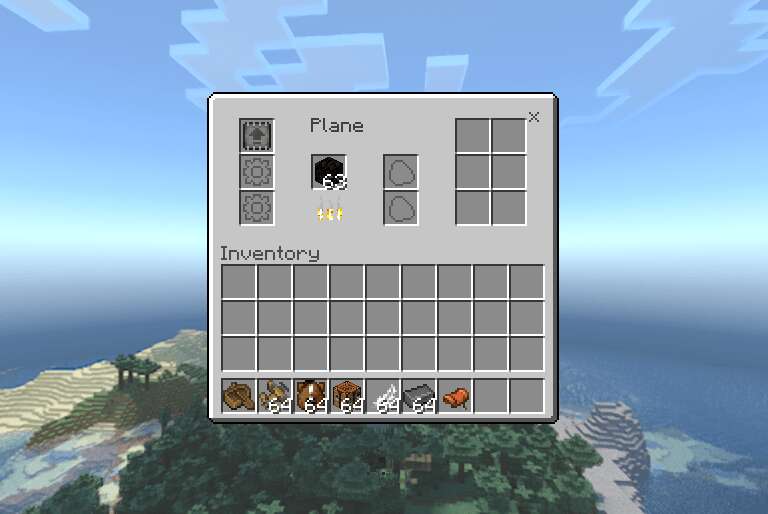Click the upward arrow upgrade slot
This screenshot has width=768, height=514.
[x=257, y=135]
